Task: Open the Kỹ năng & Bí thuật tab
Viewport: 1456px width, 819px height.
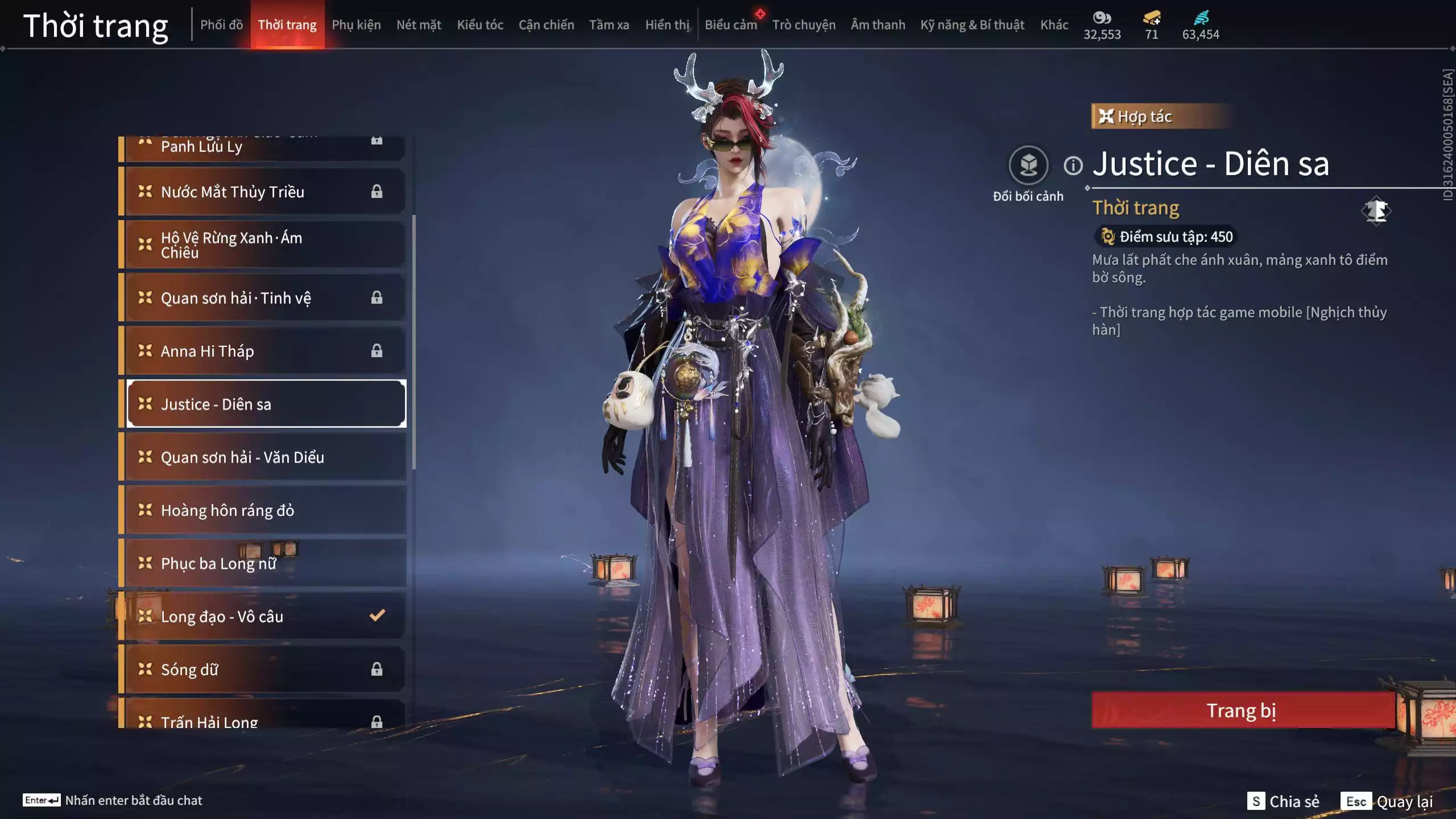Action: point(972,25)
